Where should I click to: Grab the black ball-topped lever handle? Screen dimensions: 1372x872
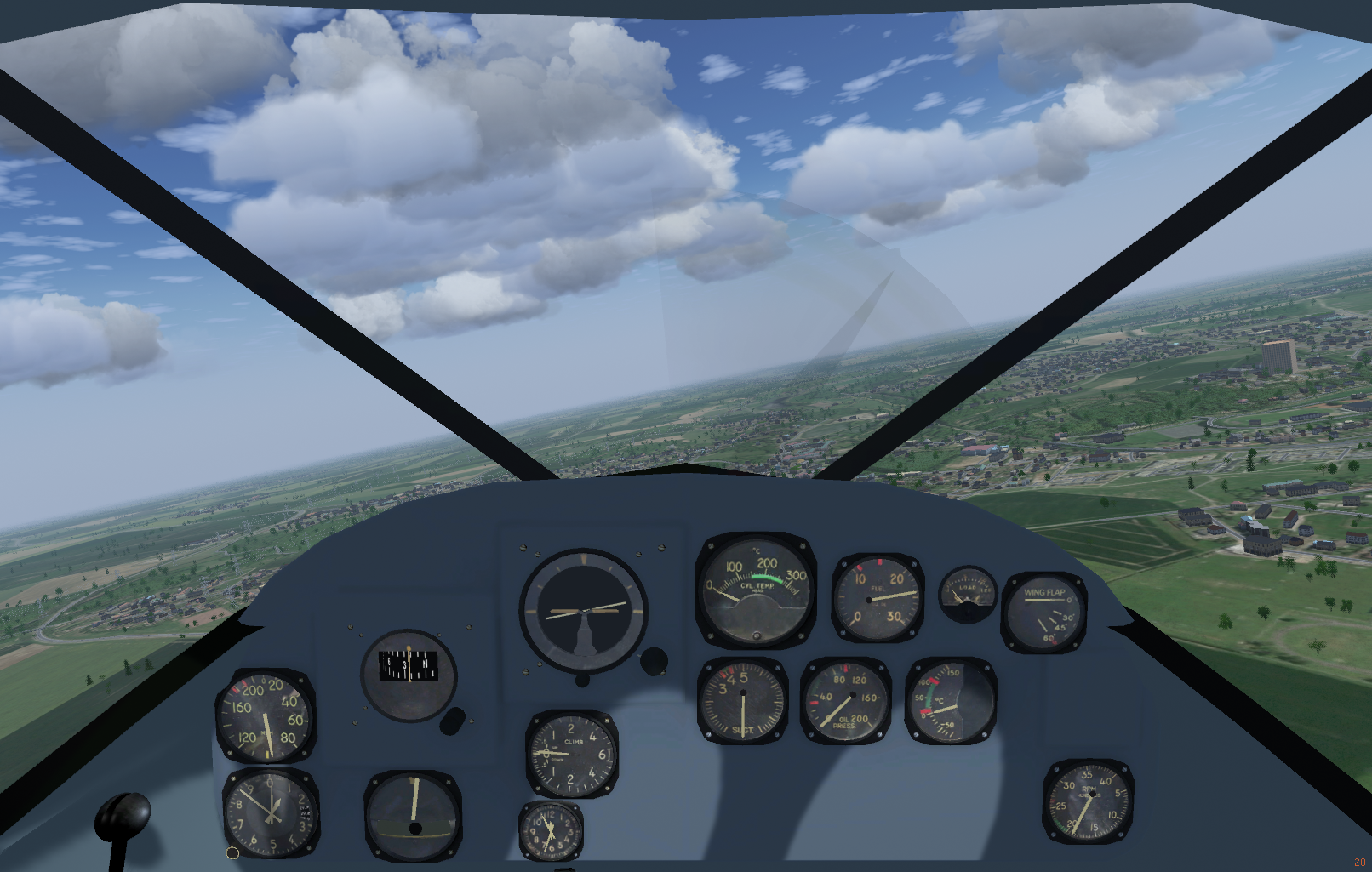tap(123, 813)
